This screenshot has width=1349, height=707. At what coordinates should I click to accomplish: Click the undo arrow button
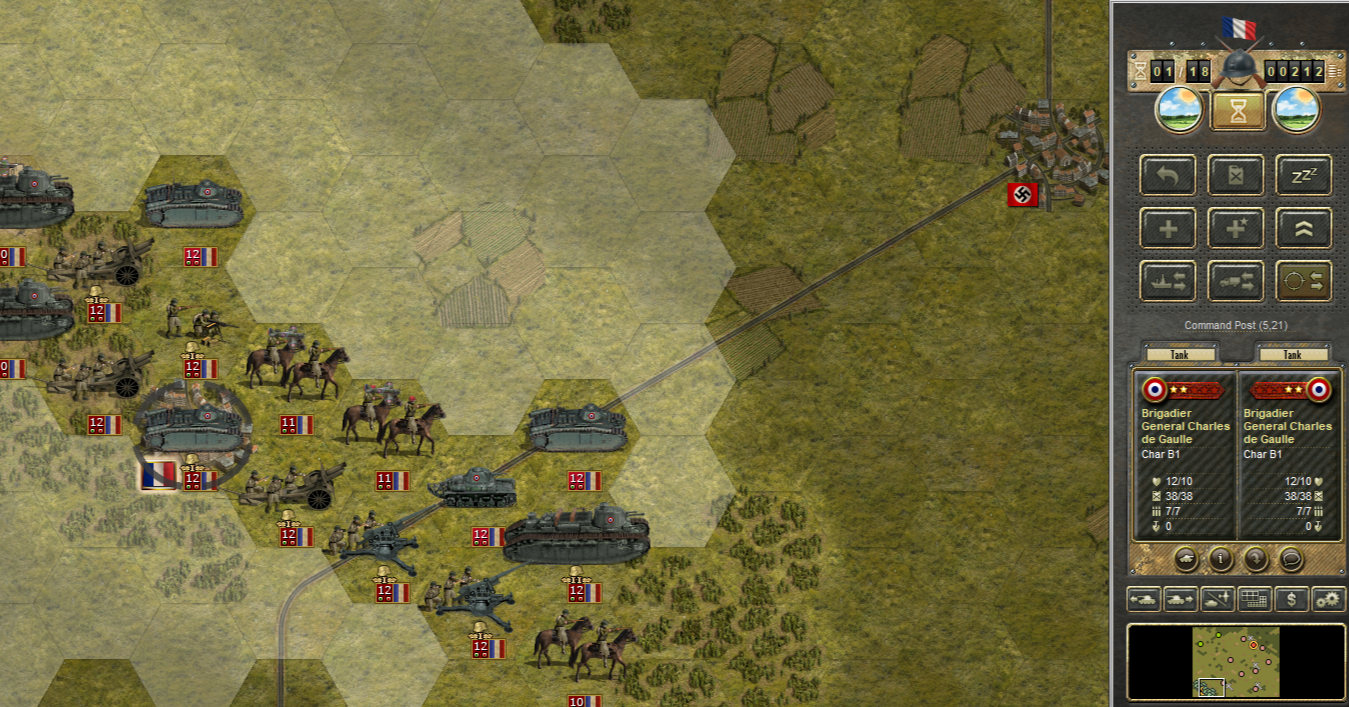coord(1167,175)
